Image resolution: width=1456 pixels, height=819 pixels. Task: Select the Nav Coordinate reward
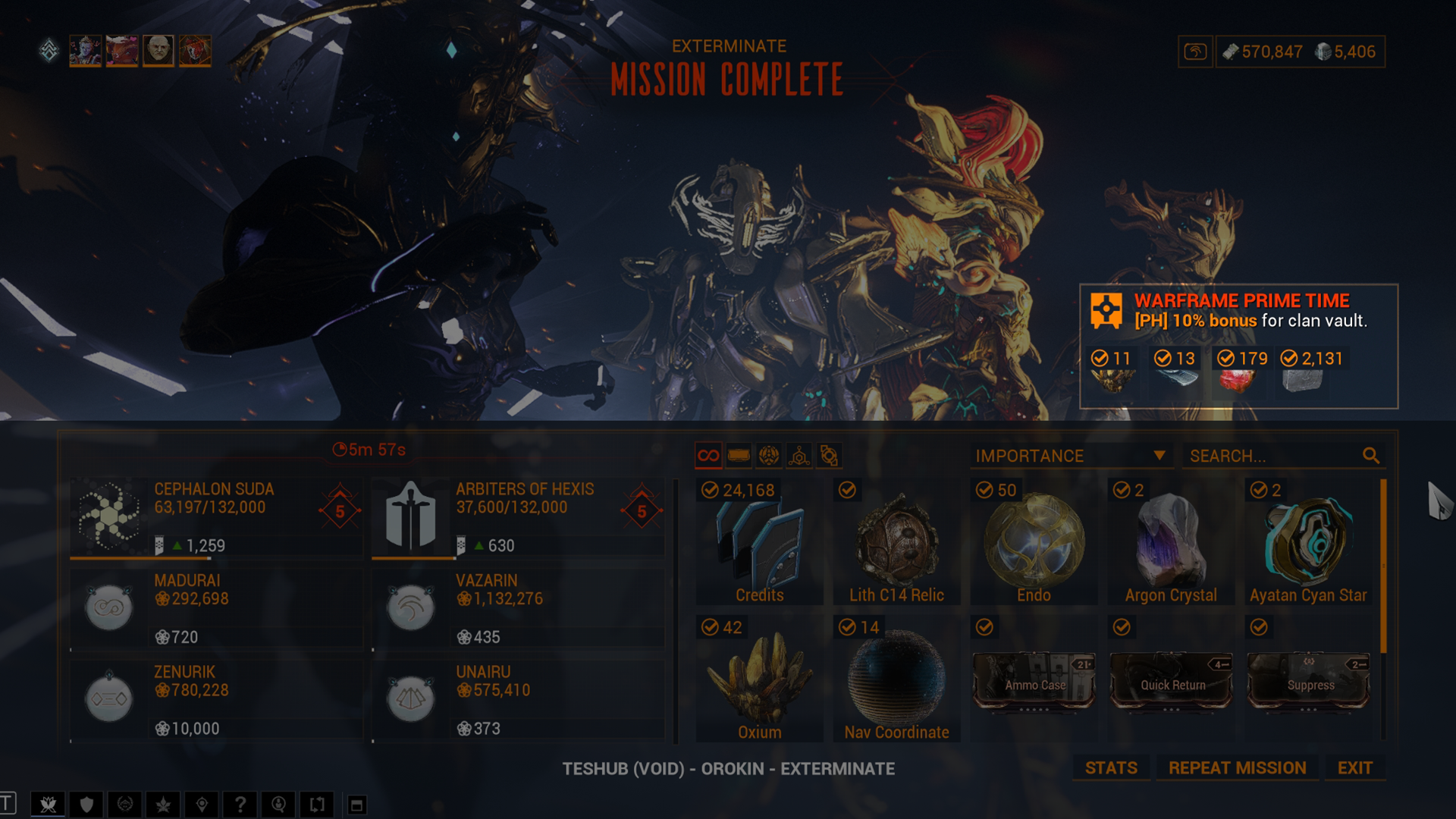(x=896, y=680)
